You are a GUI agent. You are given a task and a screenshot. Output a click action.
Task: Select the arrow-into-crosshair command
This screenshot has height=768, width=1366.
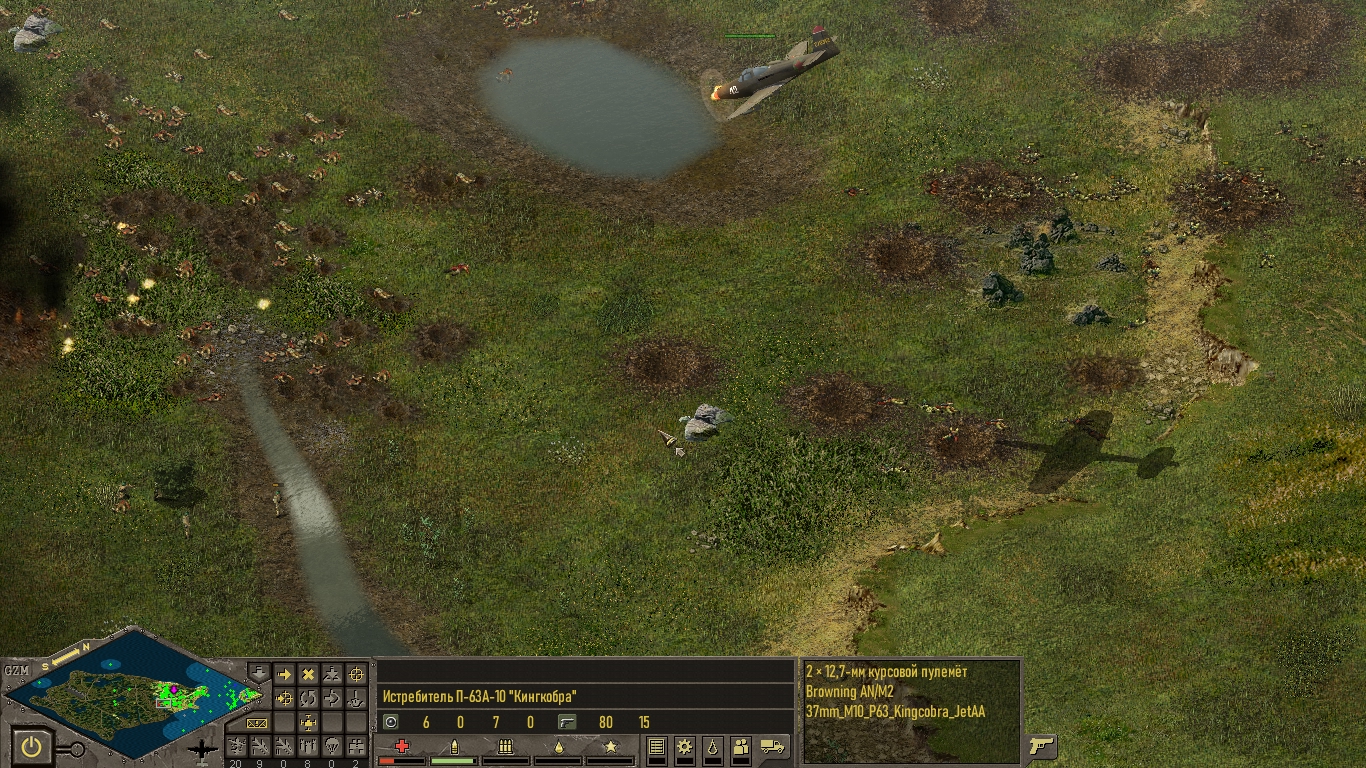(x=284, y=698)
